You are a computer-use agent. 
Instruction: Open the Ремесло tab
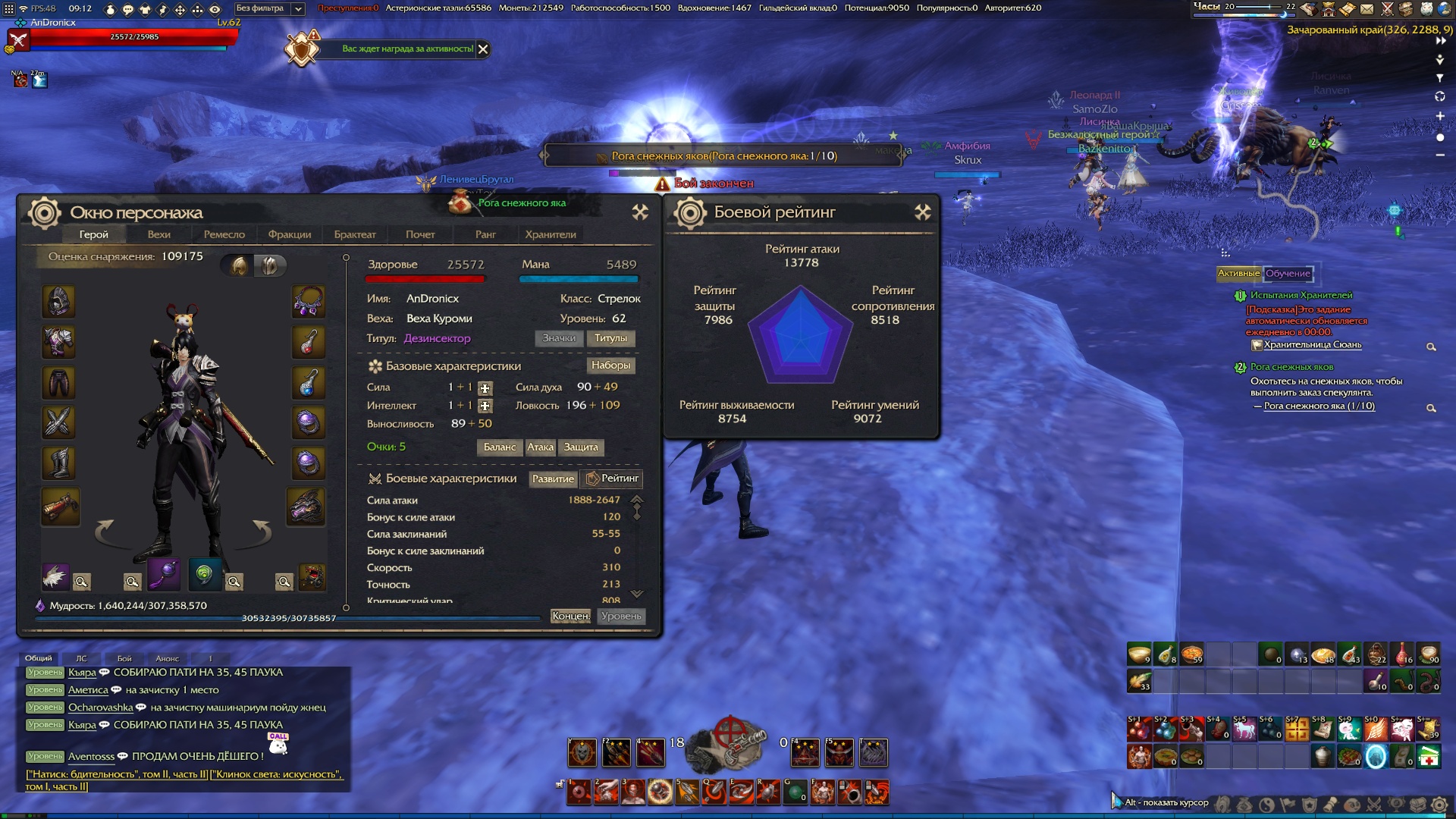coord(224,234)
